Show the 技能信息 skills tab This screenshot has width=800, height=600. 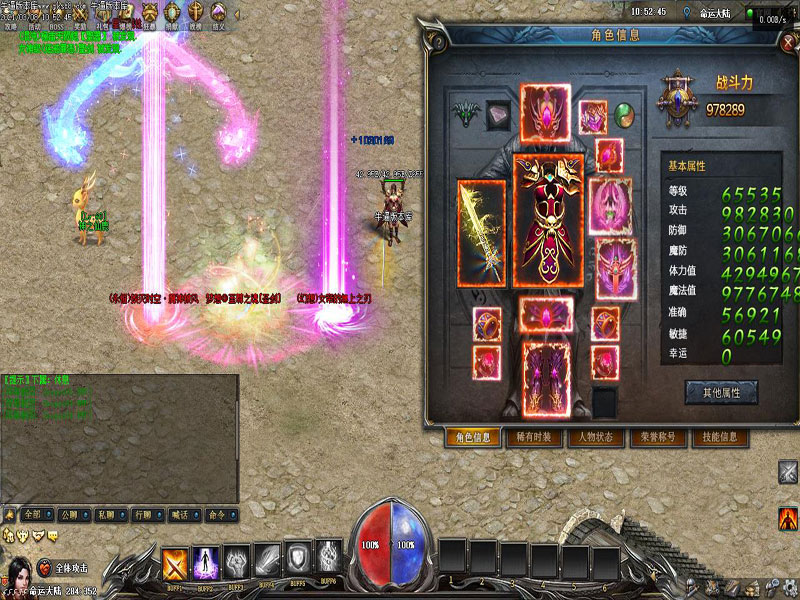point(719,437)
